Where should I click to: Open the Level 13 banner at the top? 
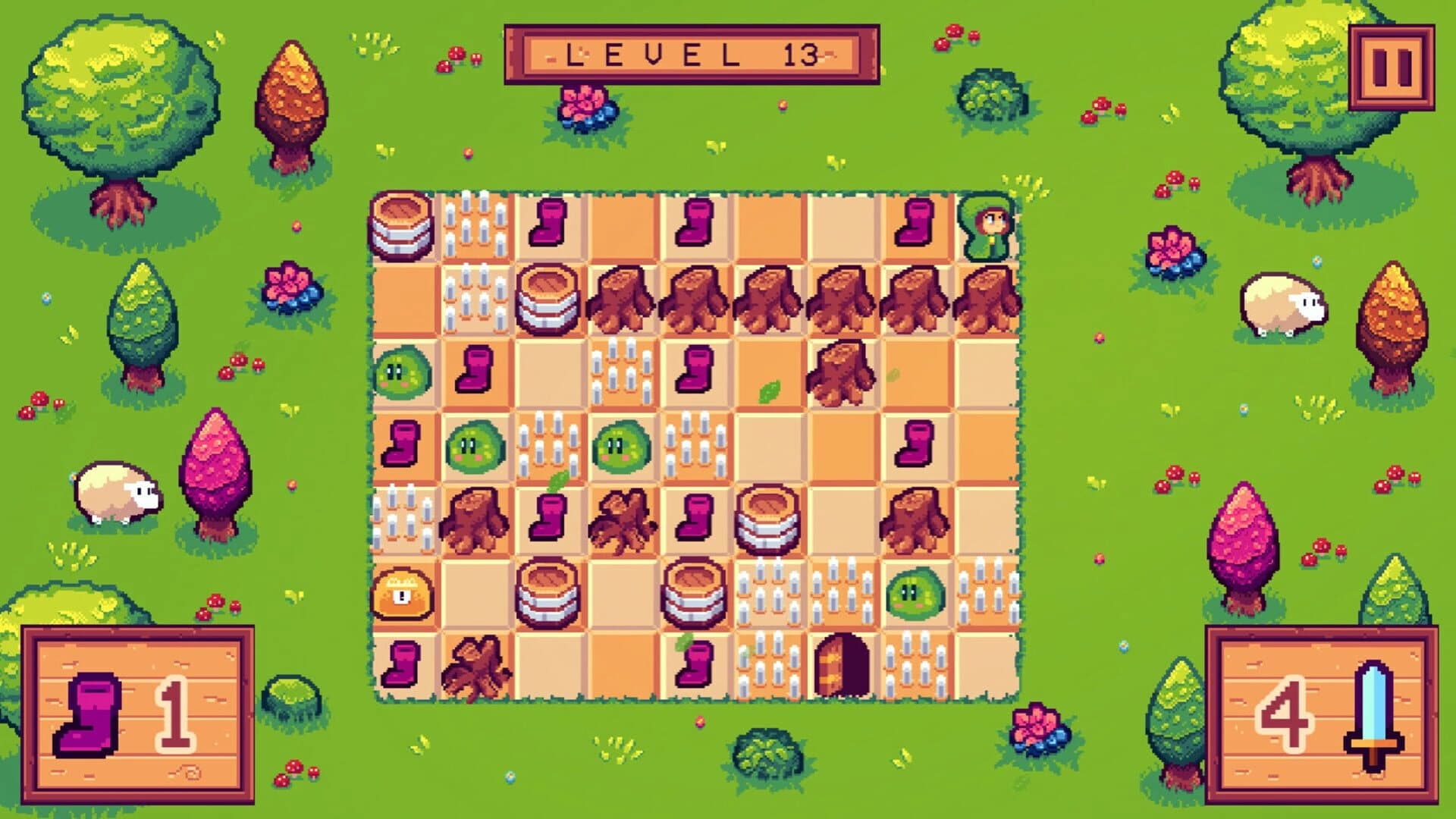pos(690,55)
